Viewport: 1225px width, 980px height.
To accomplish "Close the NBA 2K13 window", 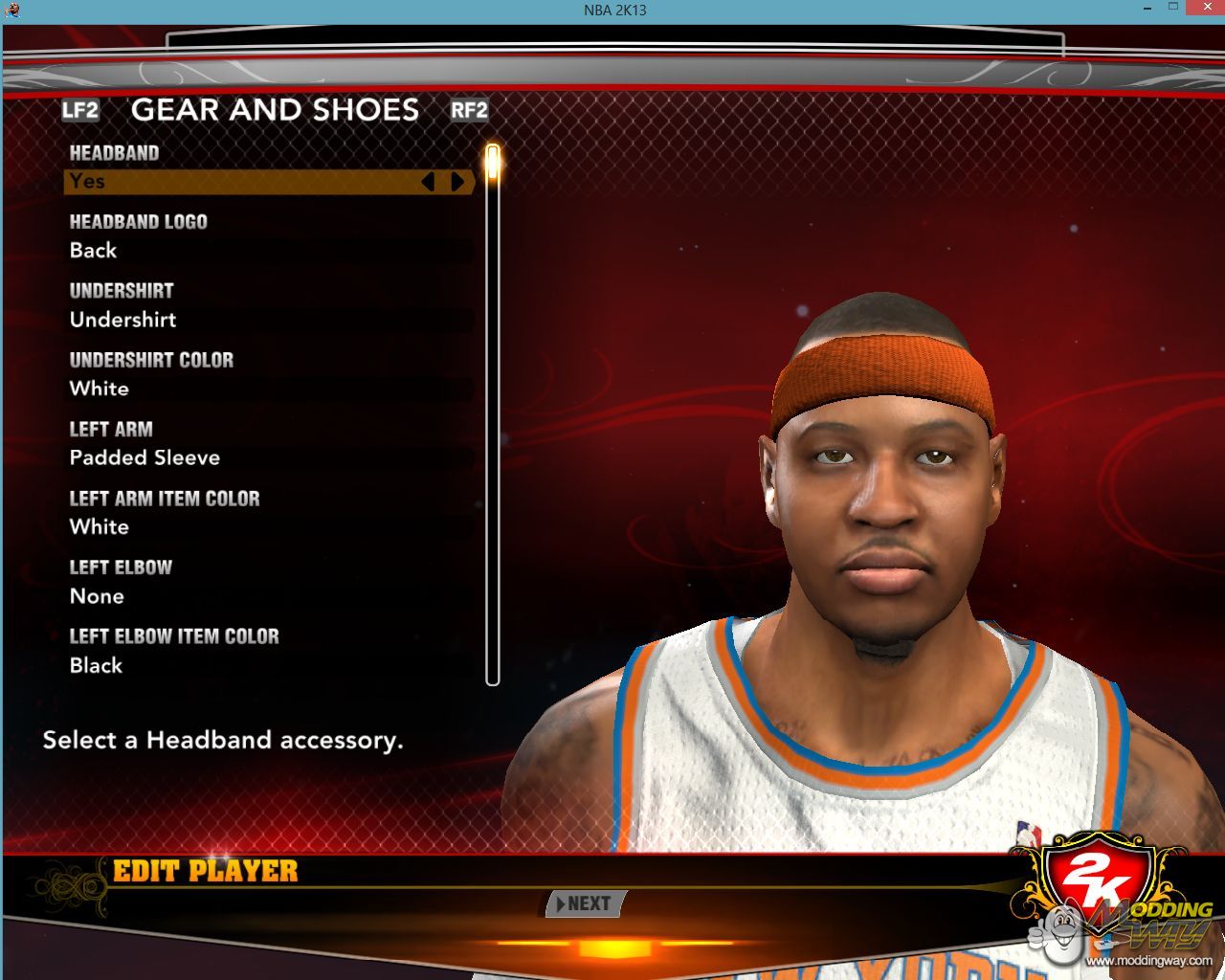I will [1203, 9].
